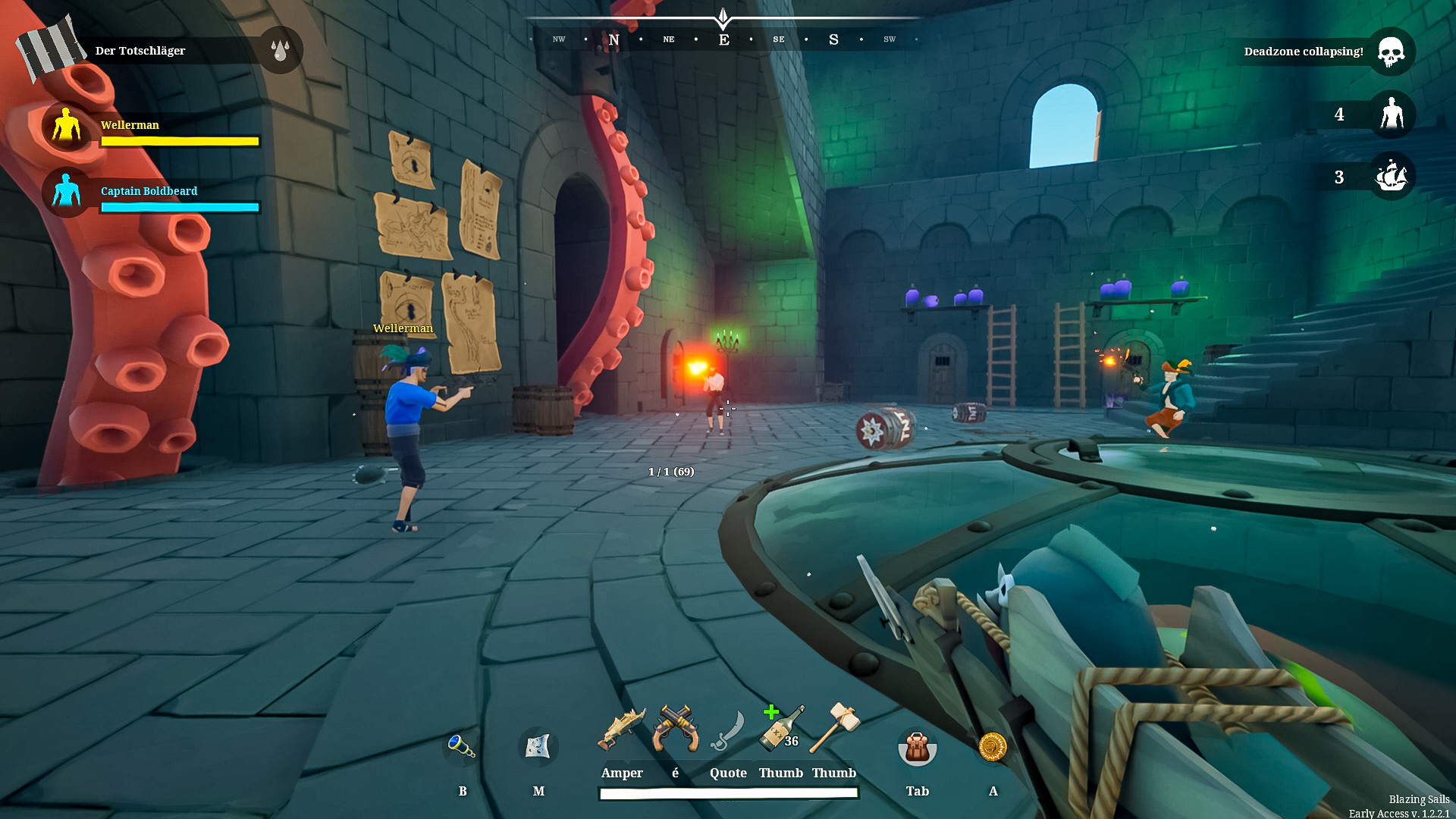Viewport: 1456px width, 819px height.
Task: Click the remaining ships icon
Action: pos(1391,177)
